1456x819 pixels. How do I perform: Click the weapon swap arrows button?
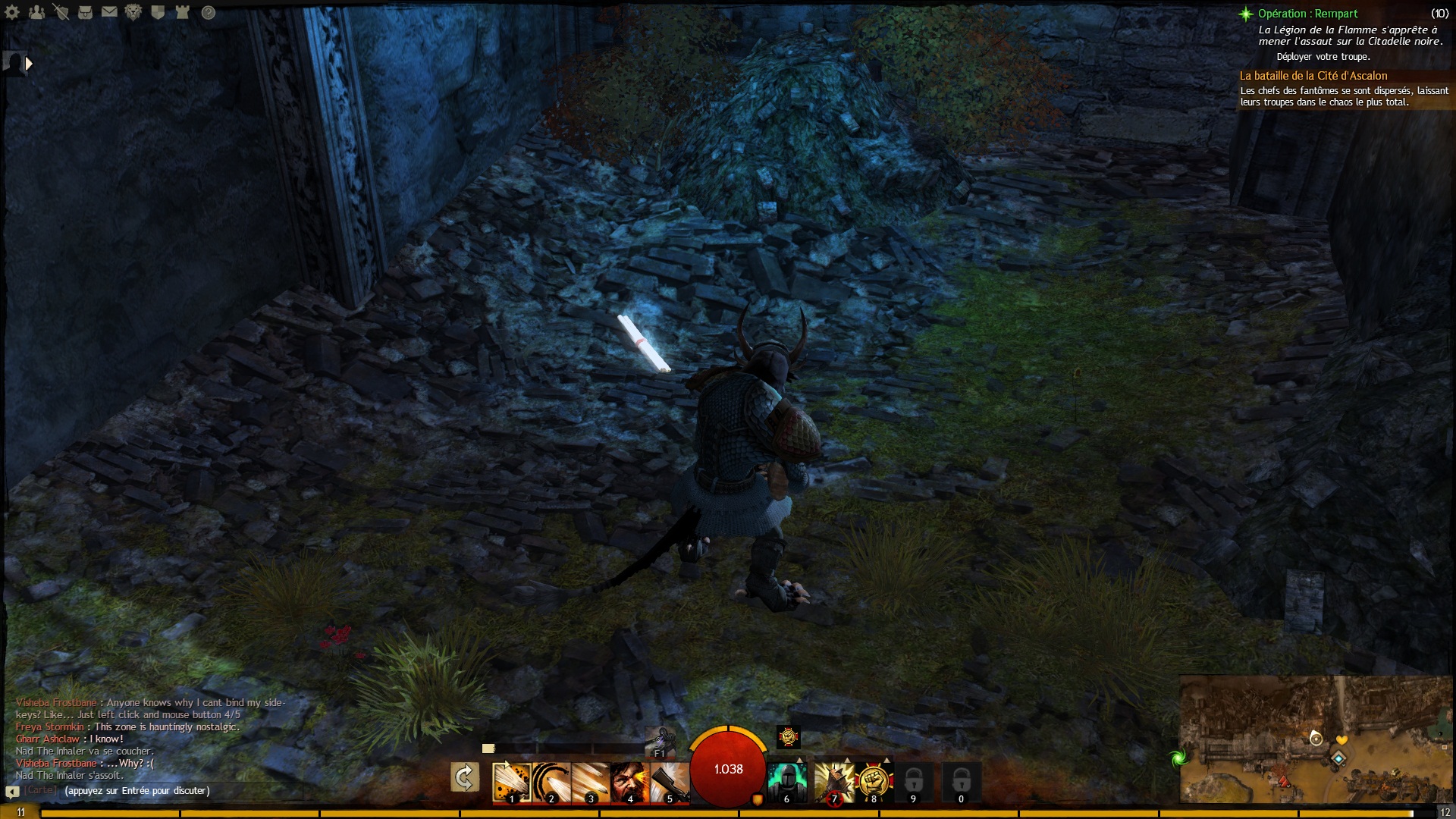464,777
